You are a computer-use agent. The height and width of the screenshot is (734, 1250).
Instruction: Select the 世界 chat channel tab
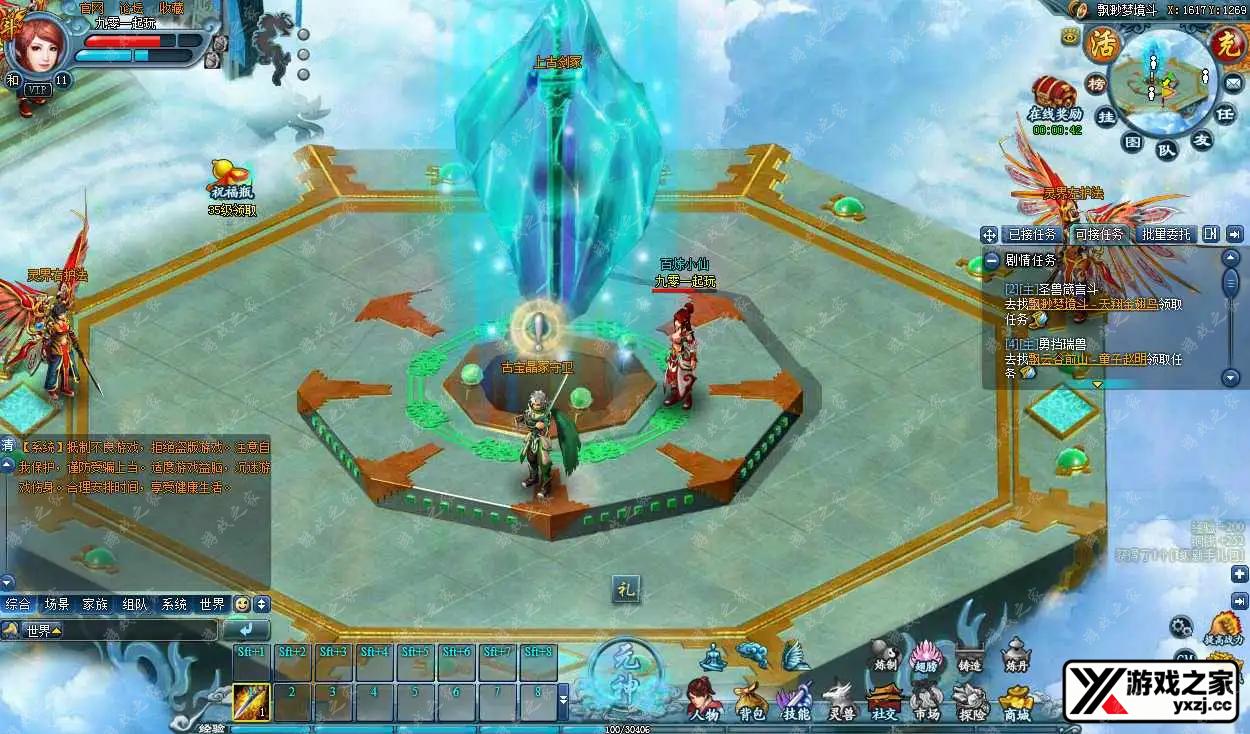[212, 604]
